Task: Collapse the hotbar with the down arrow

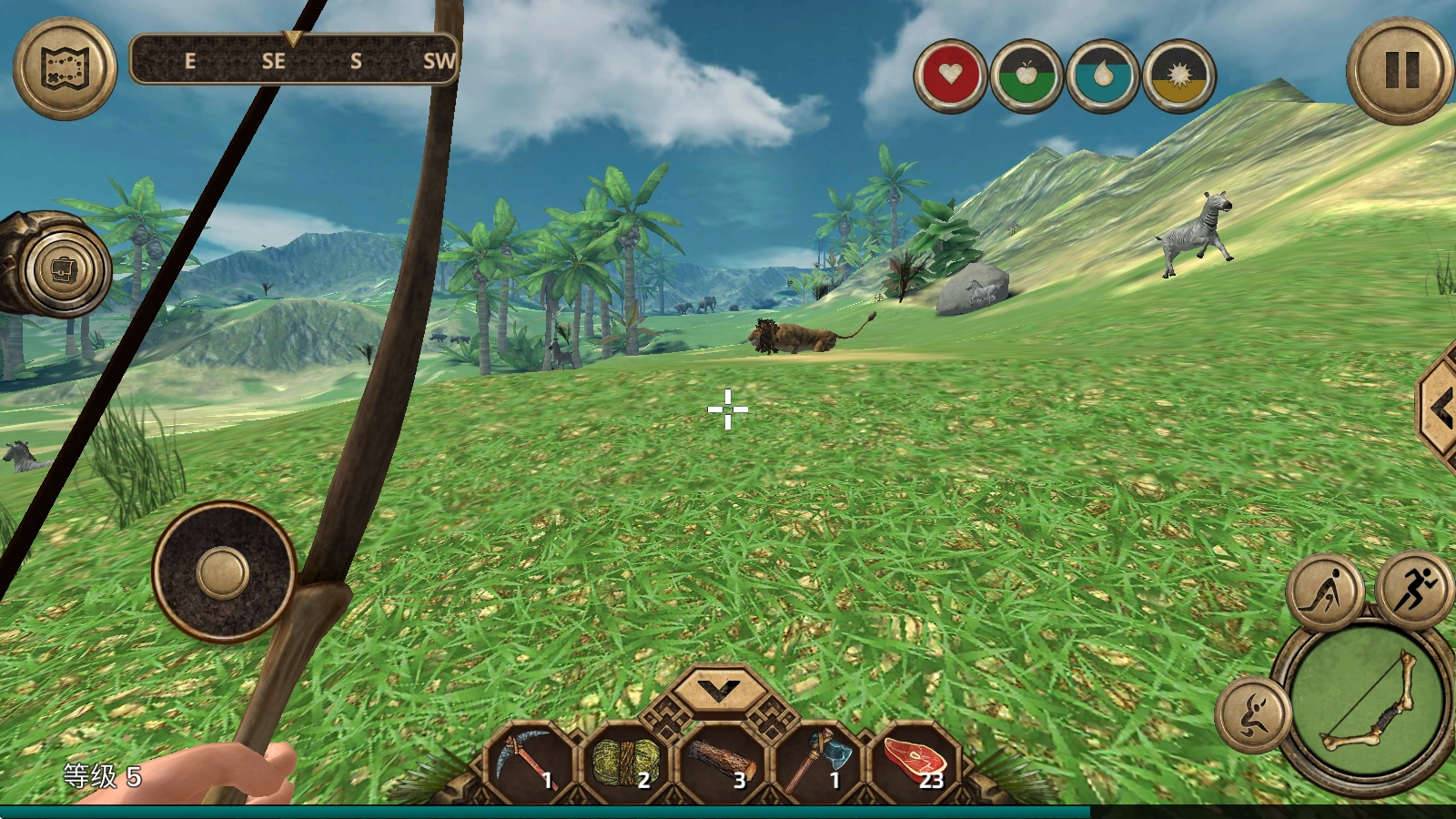Action: pos(720,693)
